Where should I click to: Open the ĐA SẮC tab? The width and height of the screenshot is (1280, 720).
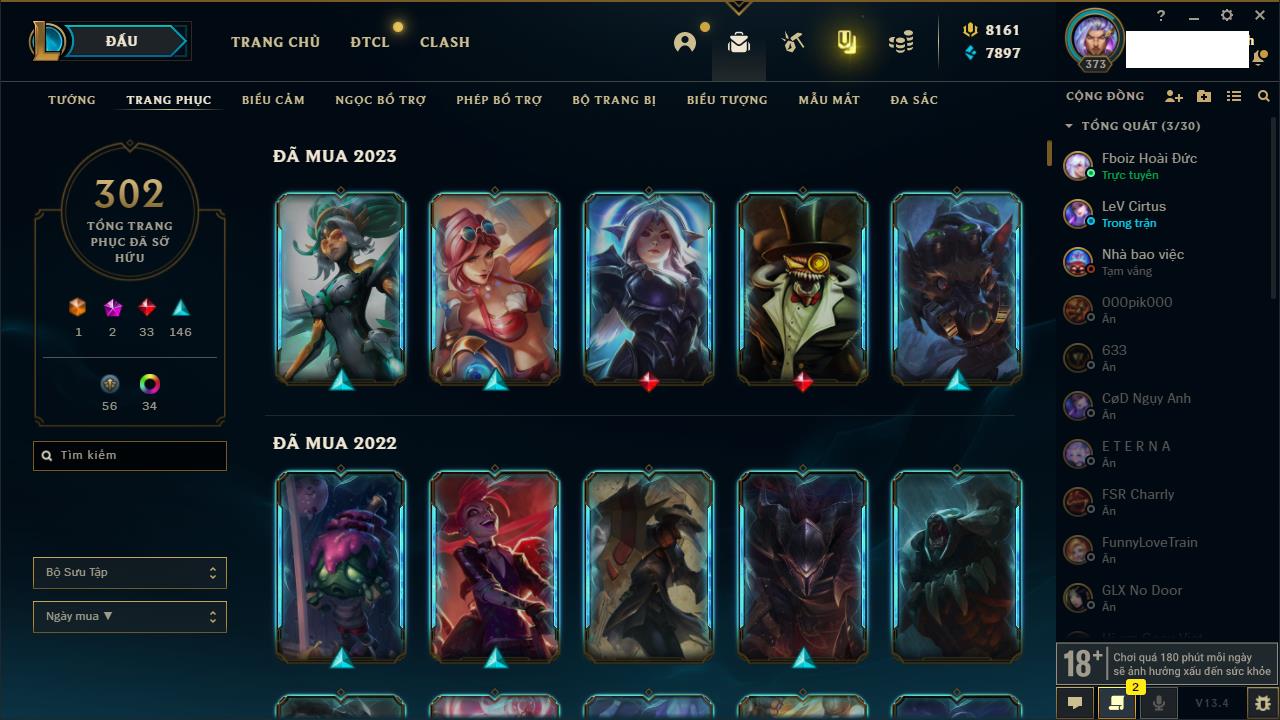(914, 100)
